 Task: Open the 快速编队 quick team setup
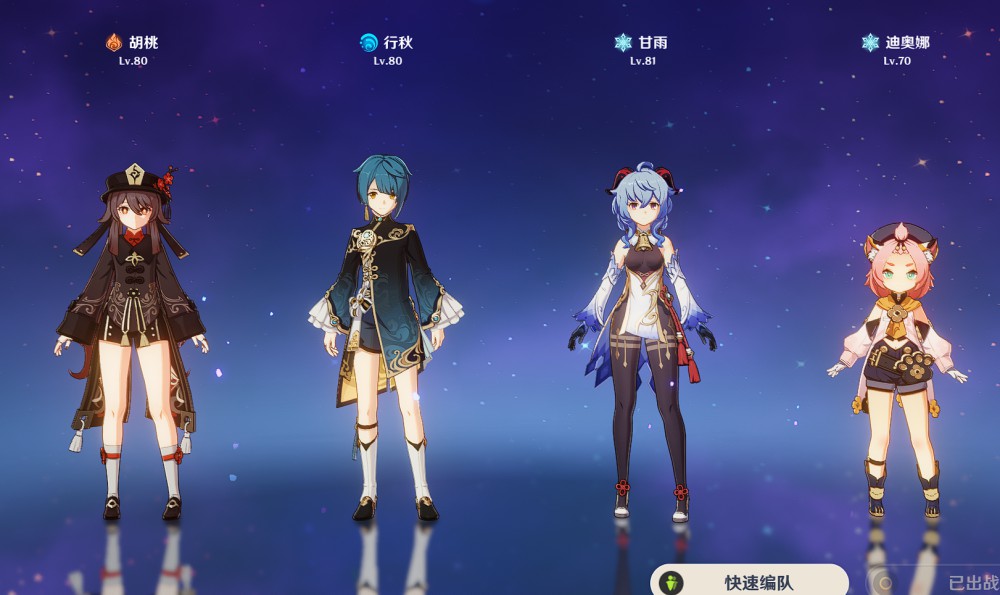[x=750, y=581]
